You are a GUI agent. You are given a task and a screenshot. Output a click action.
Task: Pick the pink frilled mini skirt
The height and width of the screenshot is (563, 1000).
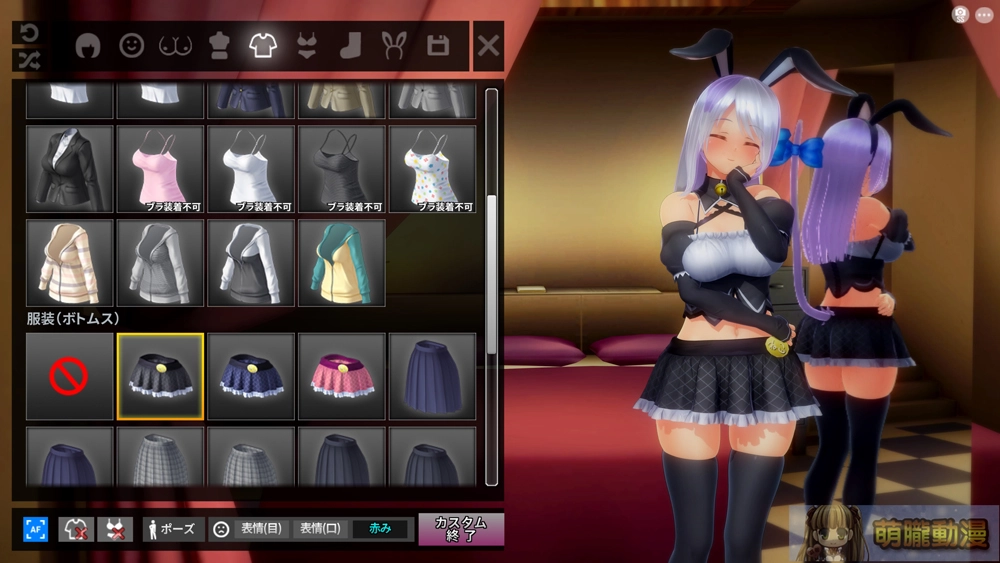point(341,376)
